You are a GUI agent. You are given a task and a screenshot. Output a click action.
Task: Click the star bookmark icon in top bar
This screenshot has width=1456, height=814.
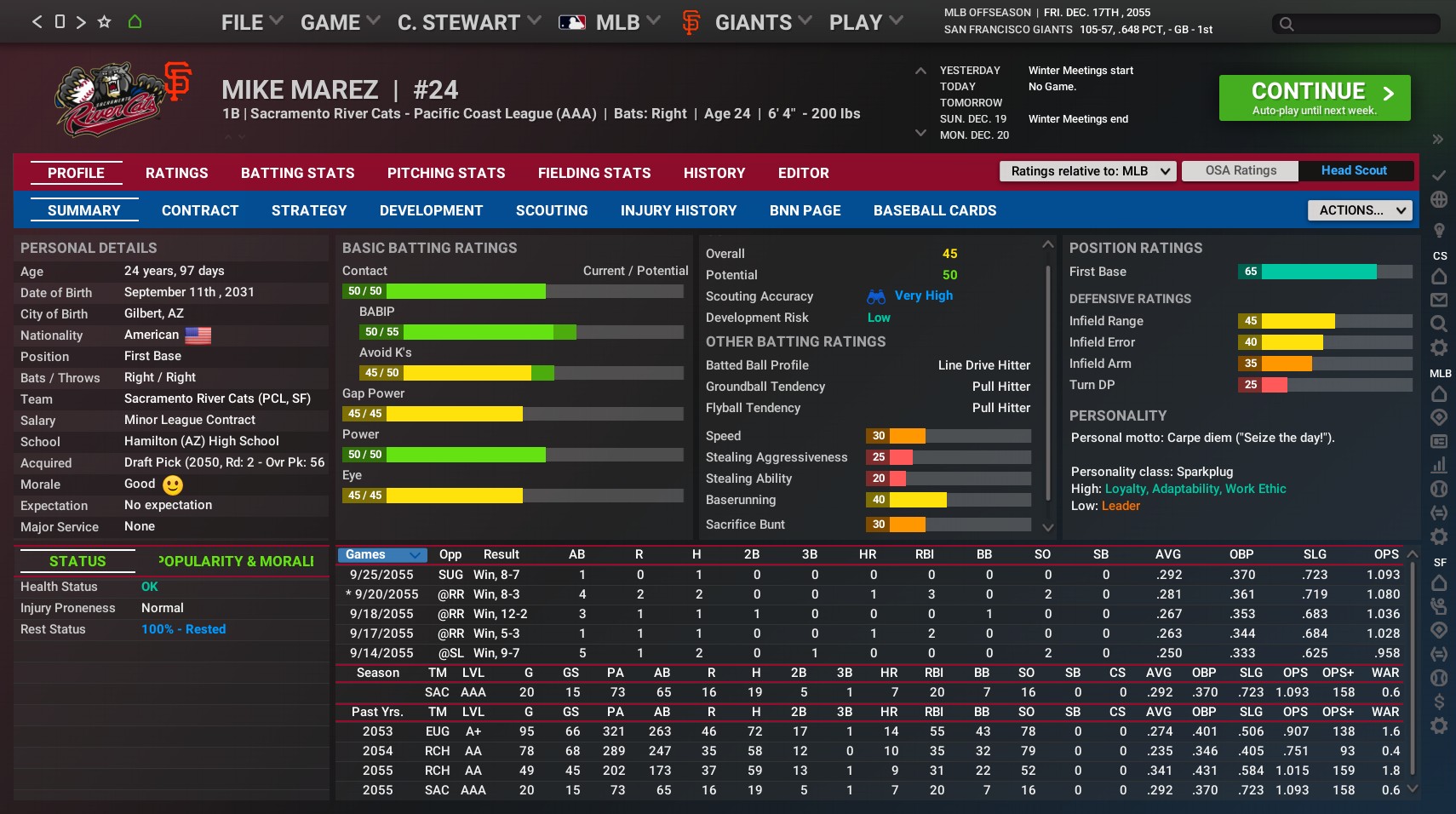(103, 21)
